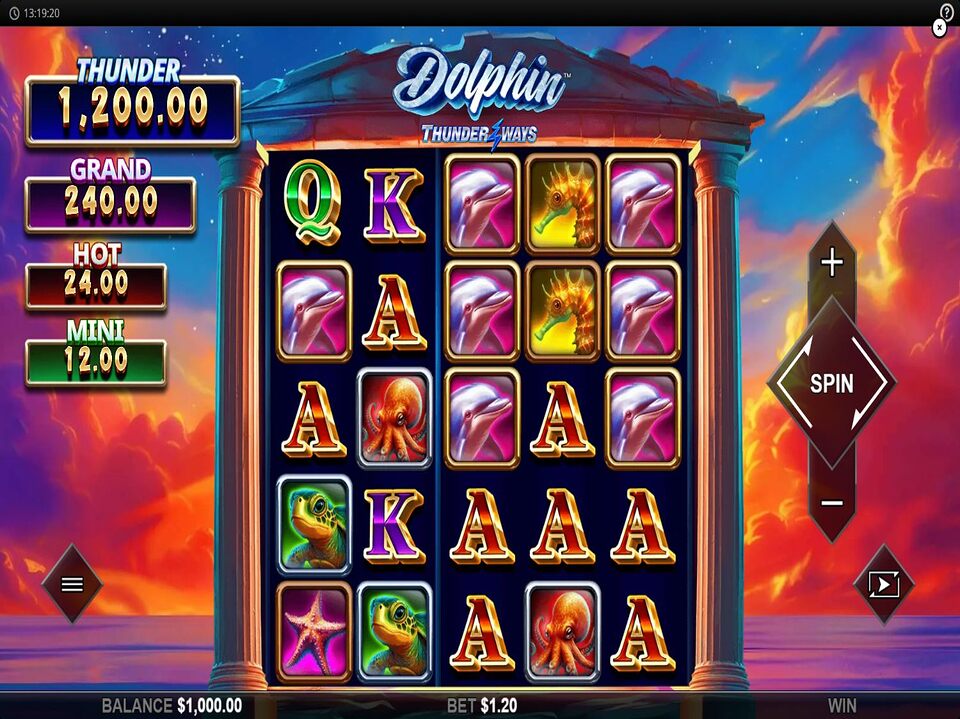Spin the reels

click(x=831, y=383)
